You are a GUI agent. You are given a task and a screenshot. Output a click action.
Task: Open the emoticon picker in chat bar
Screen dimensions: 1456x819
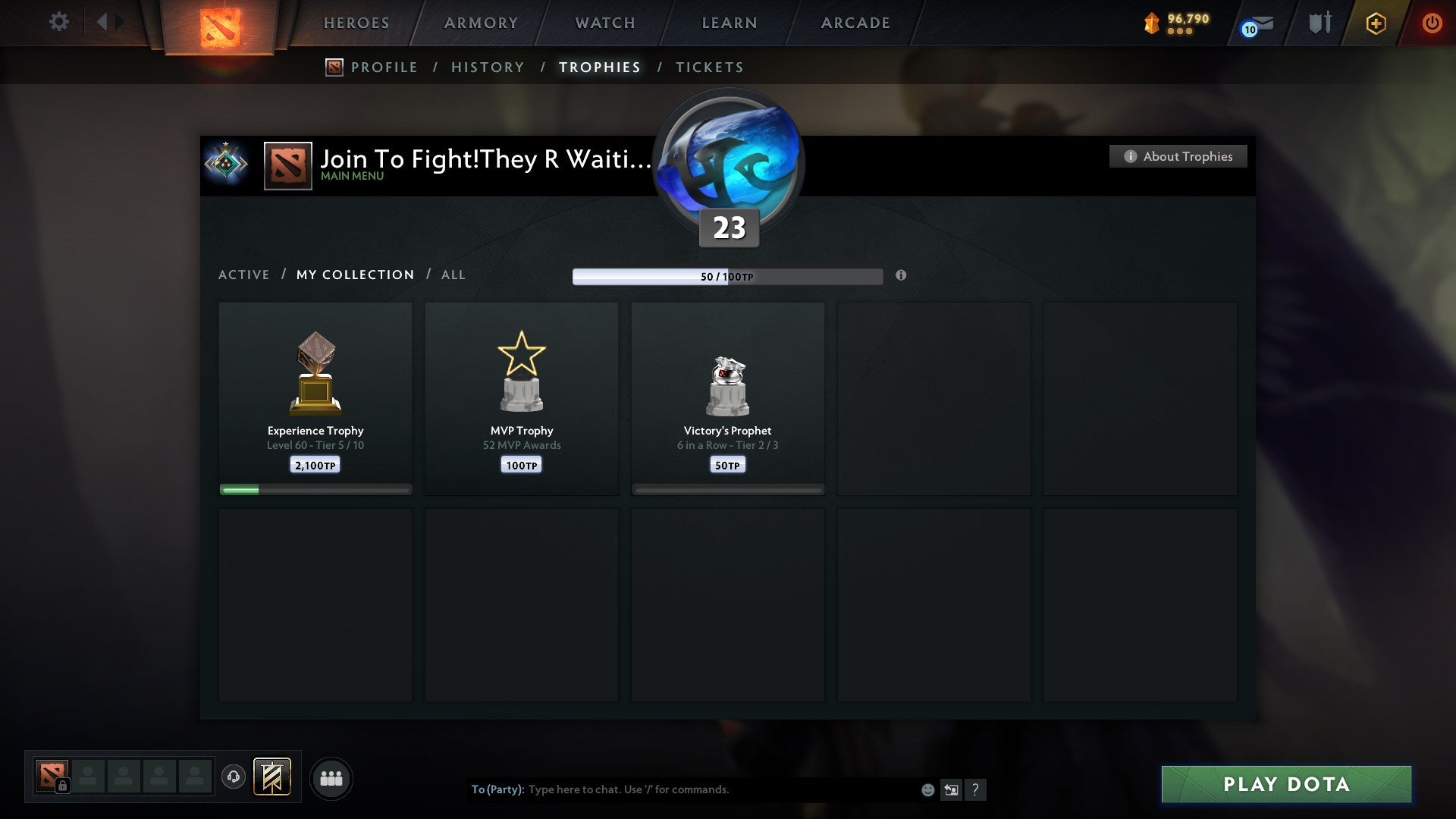pyautogui.click(x=928, y=789)
